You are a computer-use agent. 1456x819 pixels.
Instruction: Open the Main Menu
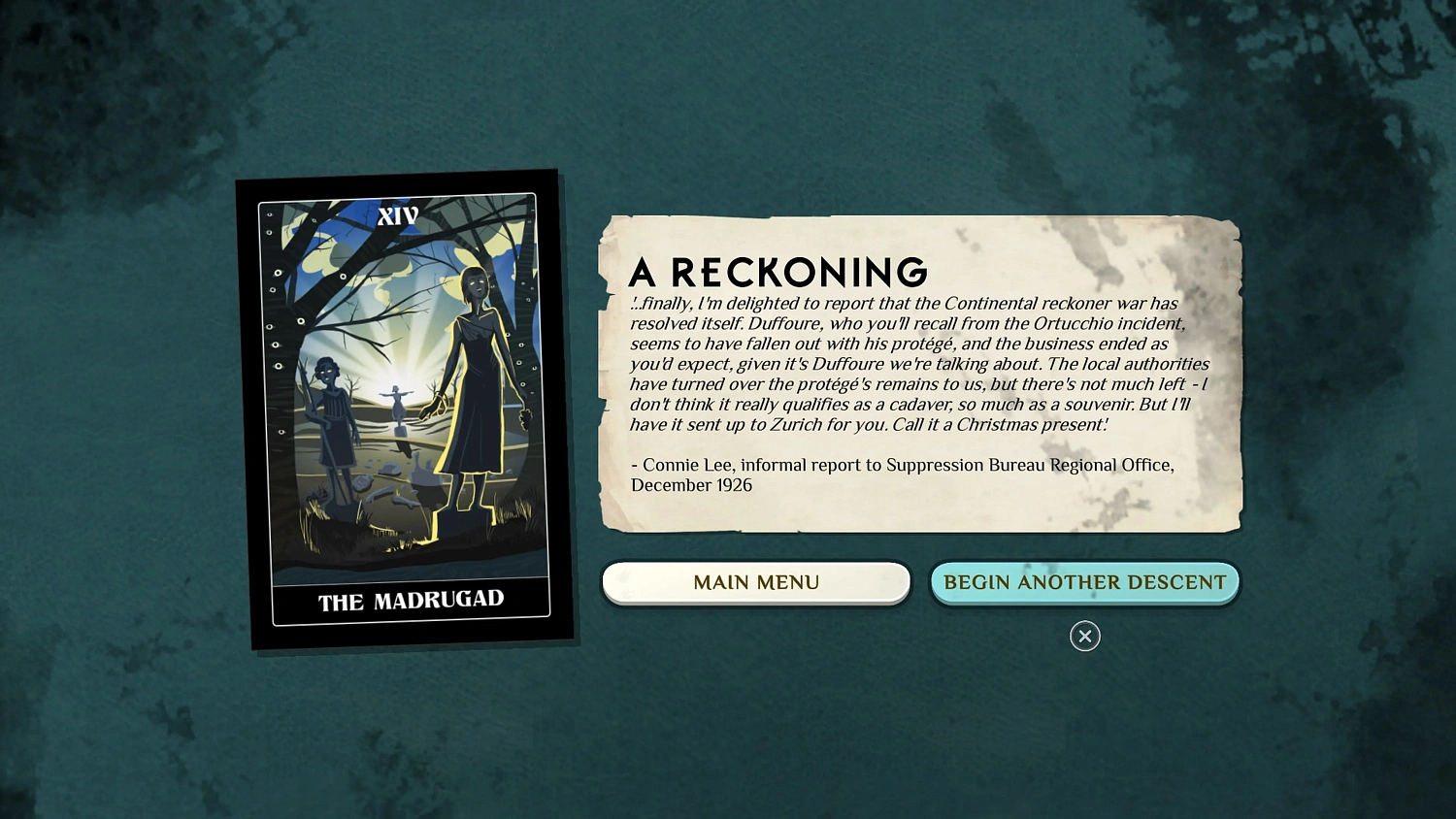click(x=756, y=582)
